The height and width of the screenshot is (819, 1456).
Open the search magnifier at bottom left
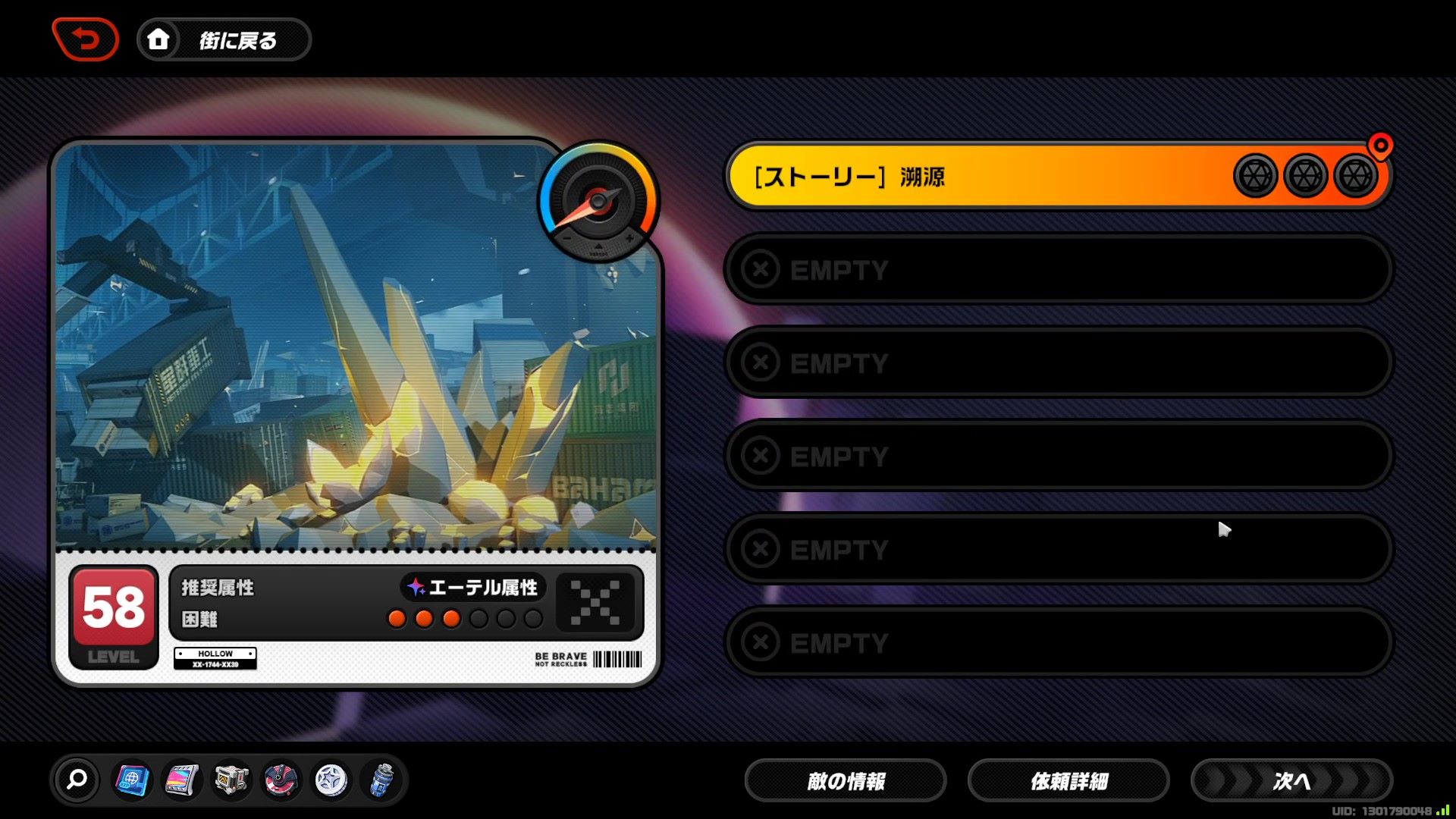click(x=75, y=780)
